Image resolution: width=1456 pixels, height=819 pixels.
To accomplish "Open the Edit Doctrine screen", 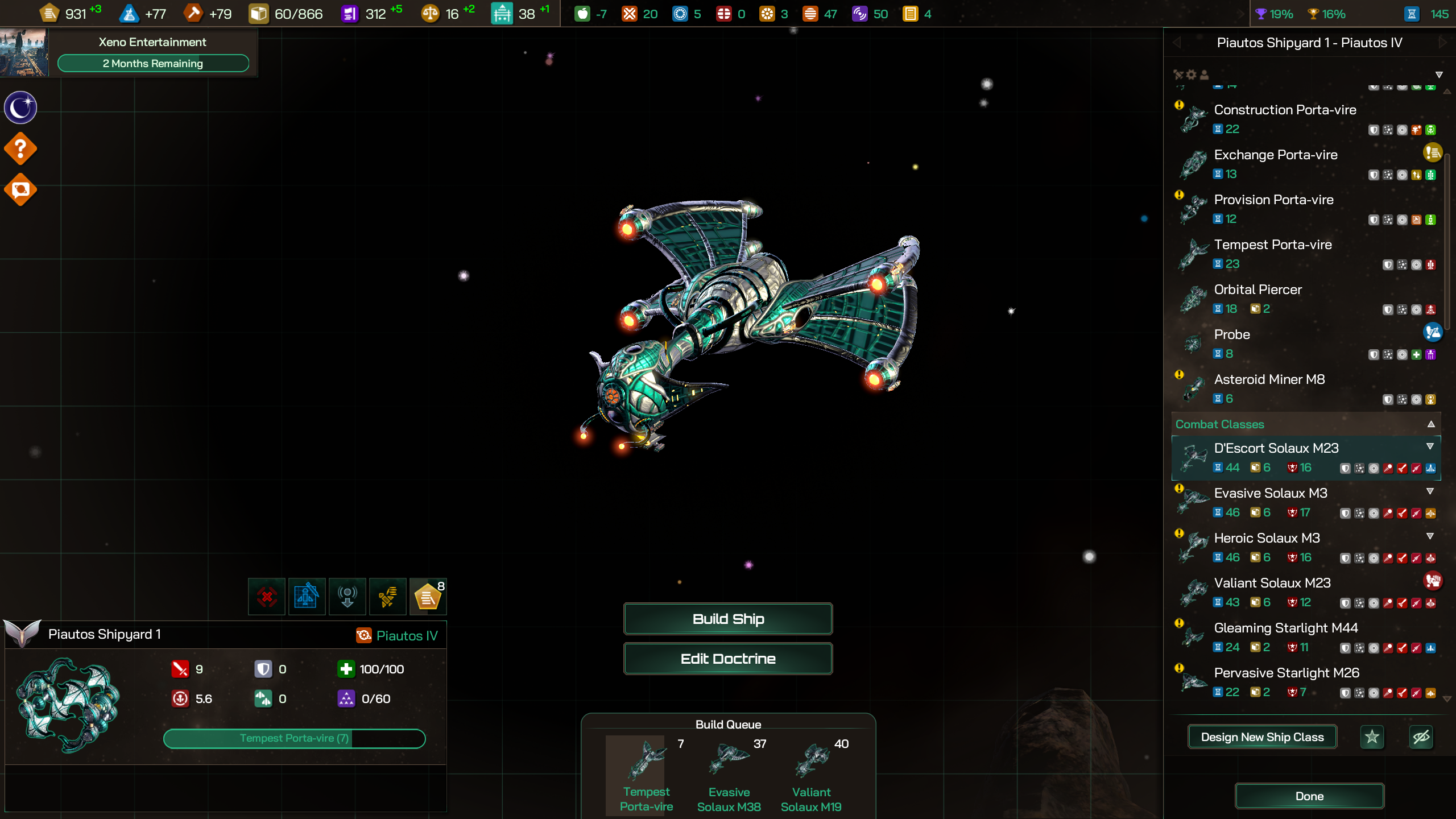I will pyautogui.click(x=728, y=659).
